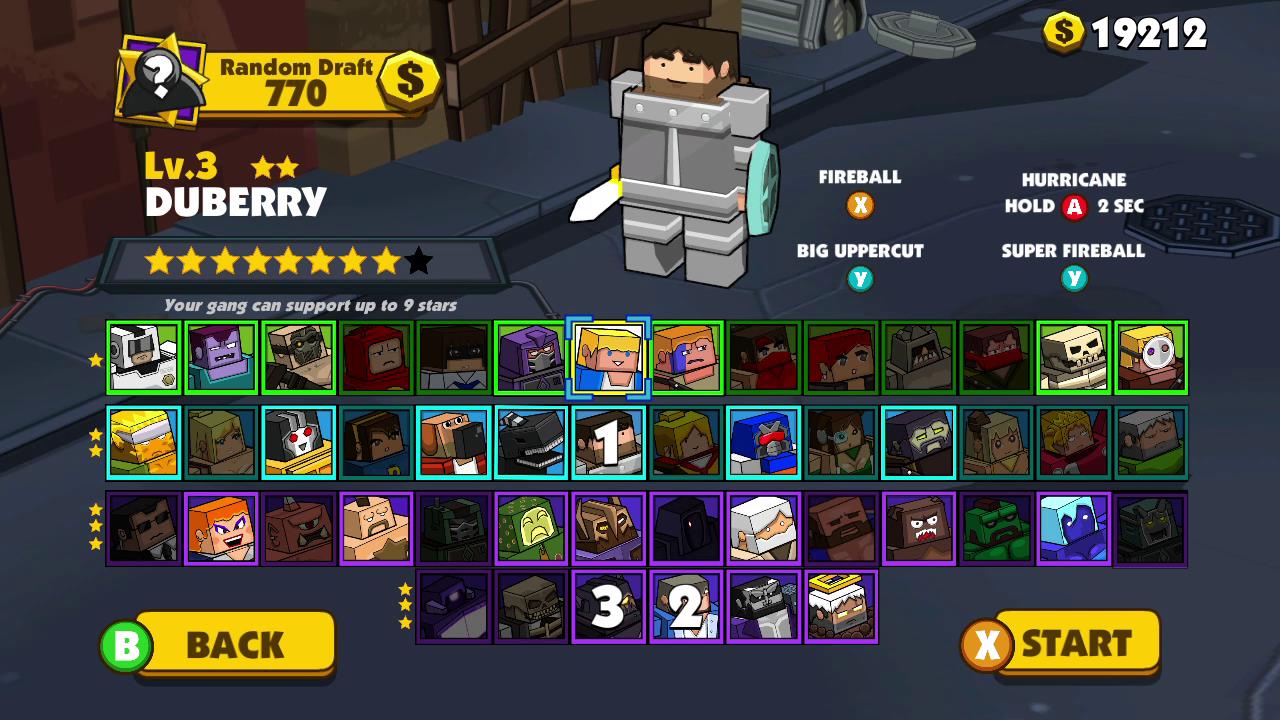Screen dimensions: 1280x720
Task: Choose the orange-haired laughing woman portrait
Action: (x=221, y=529)
